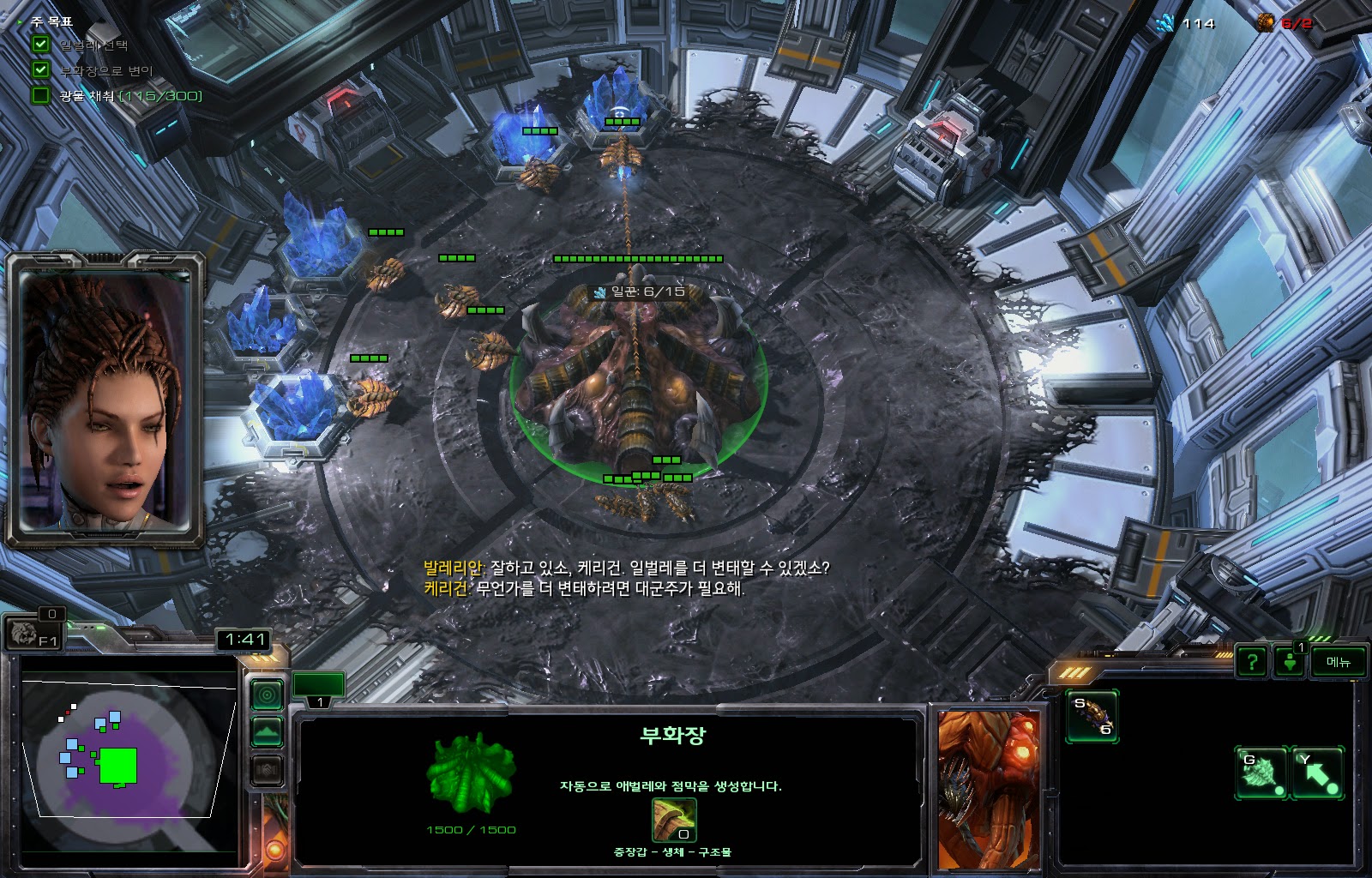Click the hatchery unit portrait
Screen dimensions: 1372x878
coord(988,789)
